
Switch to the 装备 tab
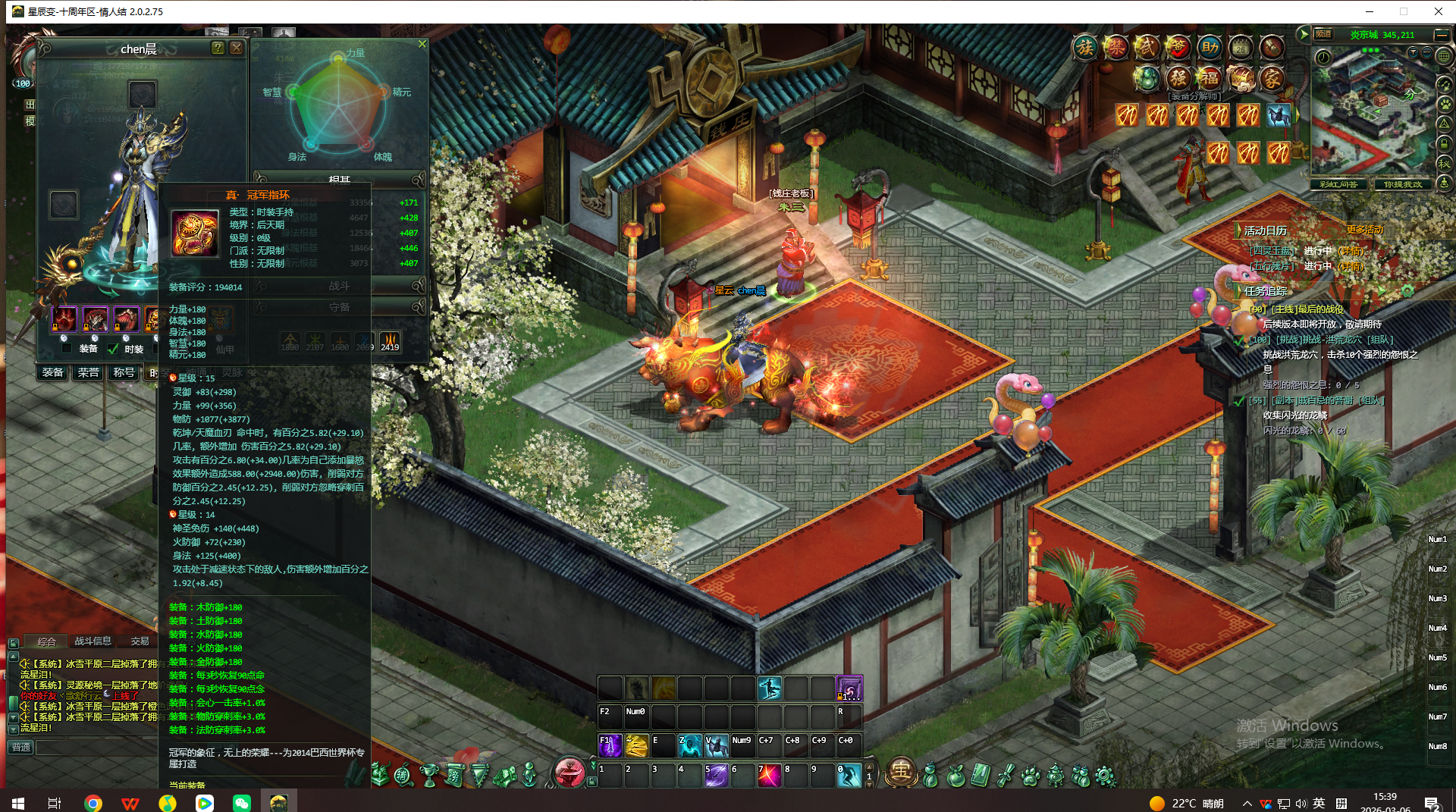53,372
